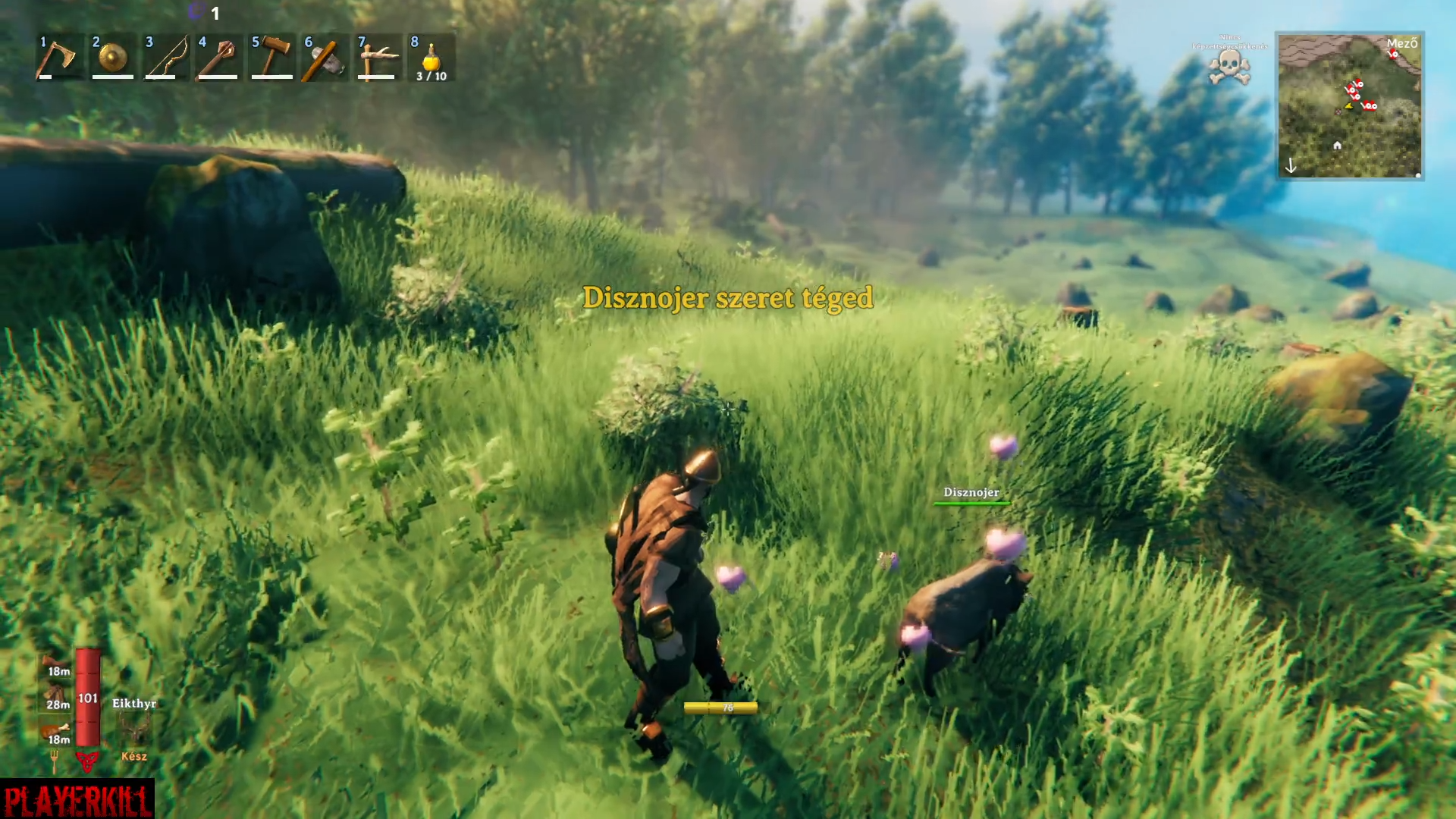Activate the Eikthyr forsaken power icon
This screenshot has height=819, width=1456.
pos(135,730)
